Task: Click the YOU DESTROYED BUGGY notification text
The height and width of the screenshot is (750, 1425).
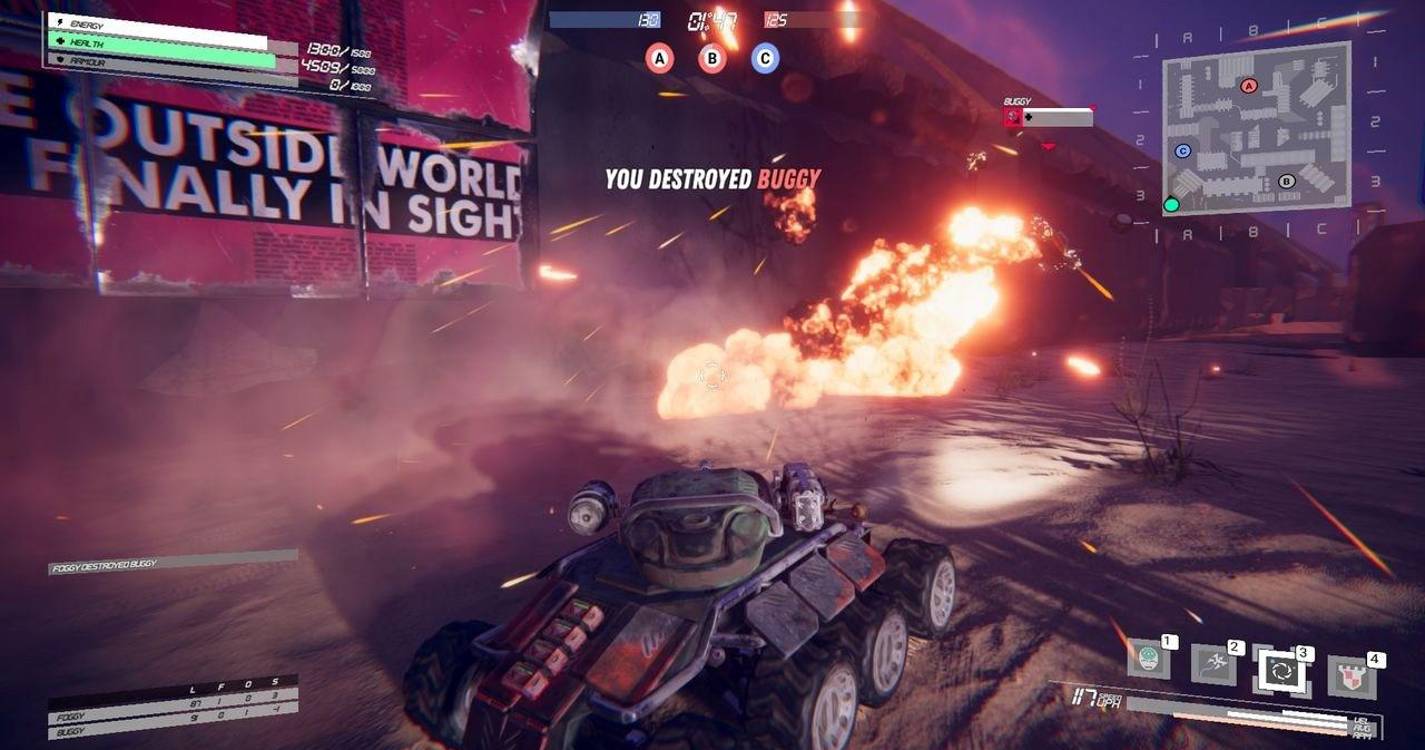Action: point(712,178)
